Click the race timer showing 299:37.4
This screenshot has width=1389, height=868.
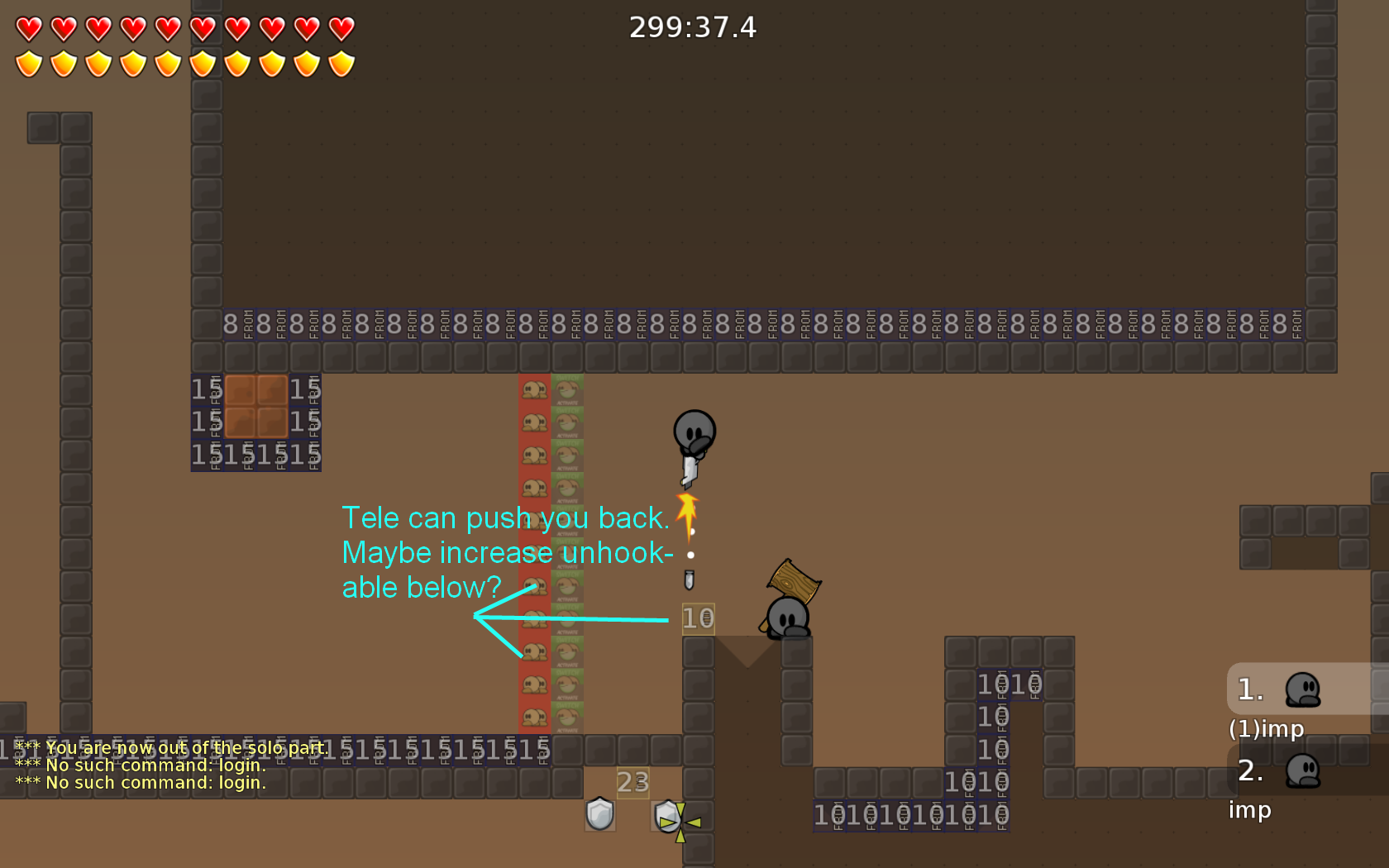[694, 26]
